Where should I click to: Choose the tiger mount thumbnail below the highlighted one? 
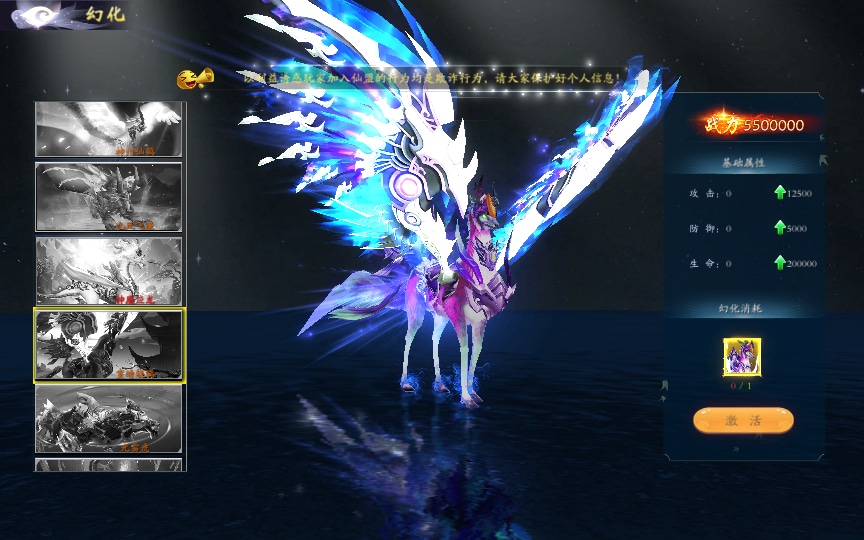(109, 419)
